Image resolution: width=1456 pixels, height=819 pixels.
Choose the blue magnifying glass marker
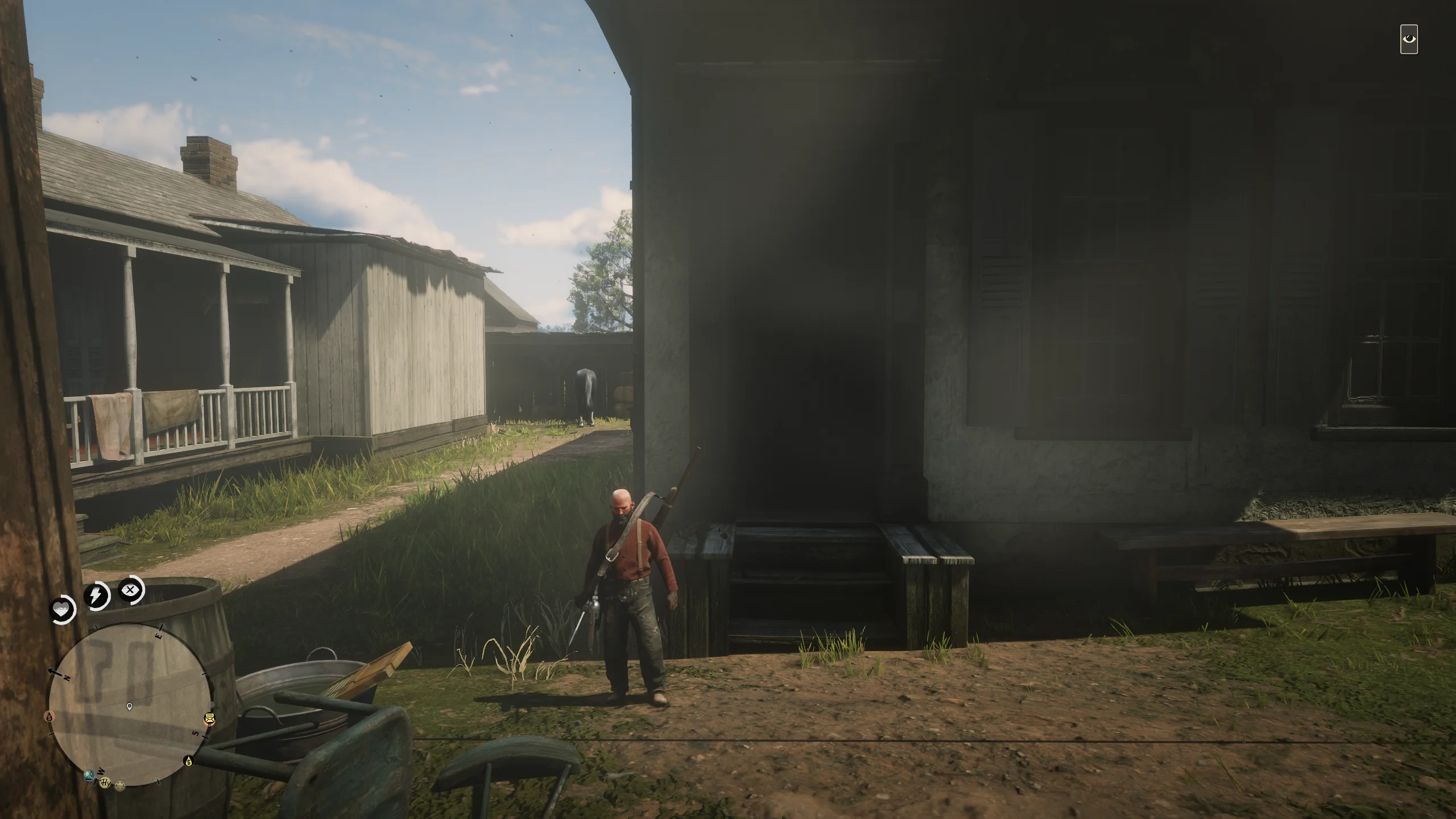[x=88, y=774]
